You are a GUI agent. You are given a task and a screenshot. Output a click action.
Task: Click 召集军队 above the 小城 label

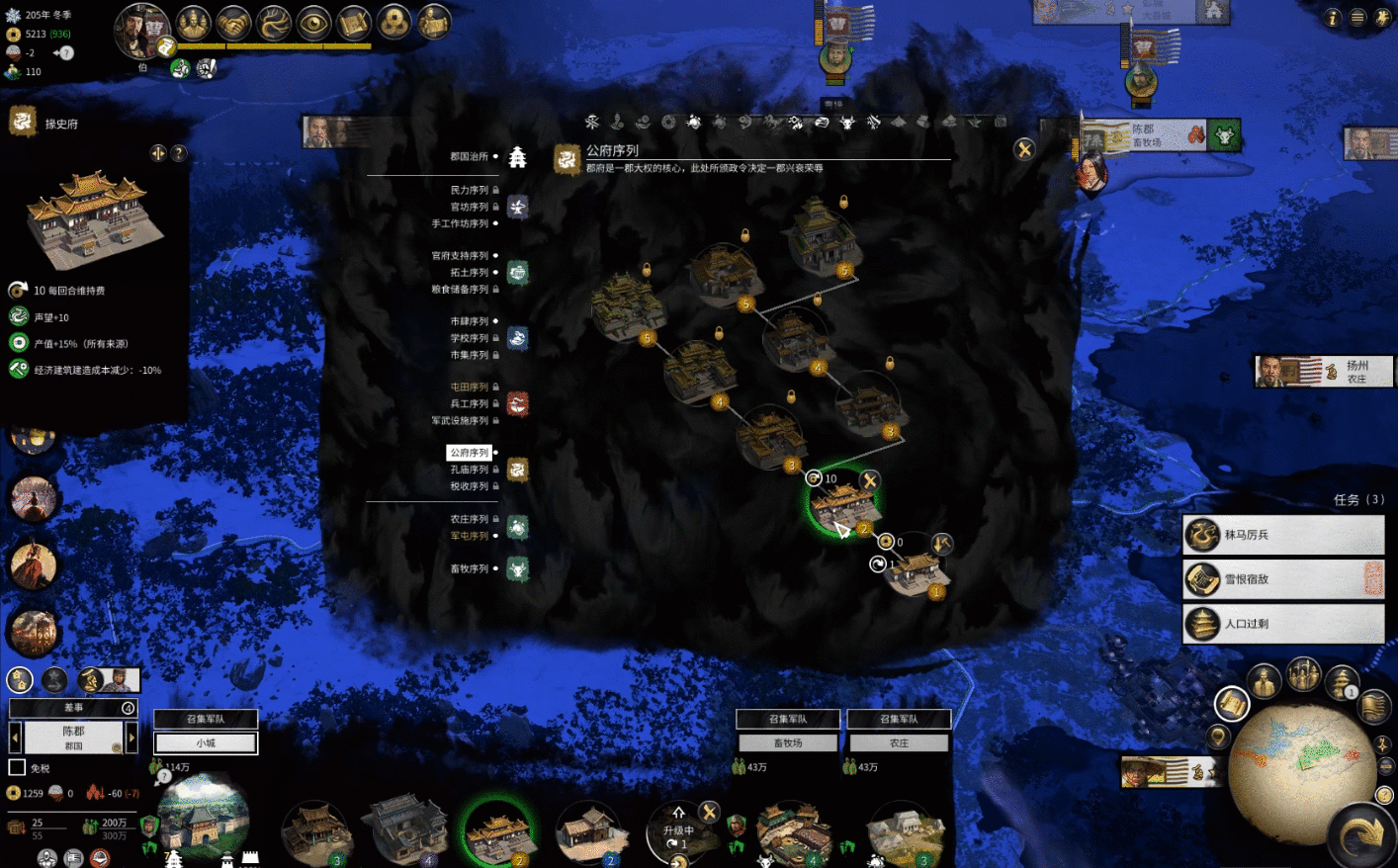pos(206,719)
